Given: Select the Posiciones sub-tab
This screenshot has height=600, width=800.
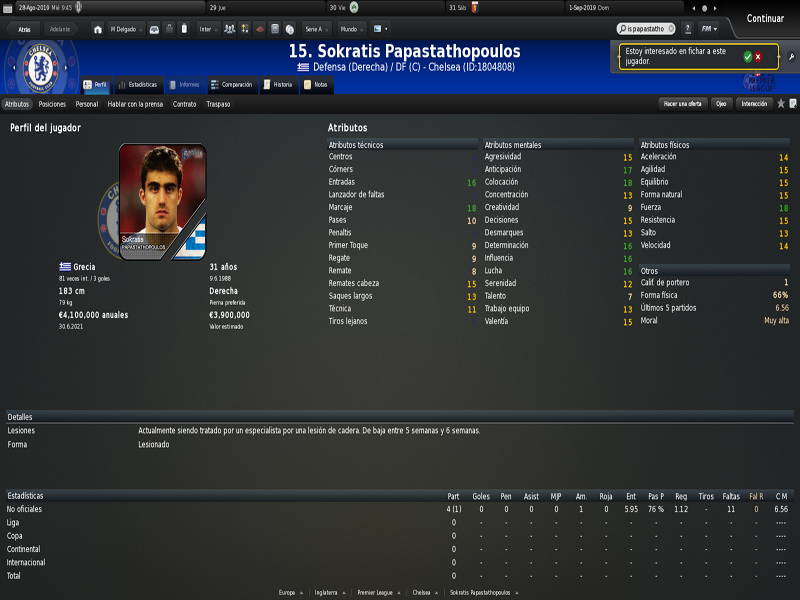Looking at the screenshot, I should 52,104.
